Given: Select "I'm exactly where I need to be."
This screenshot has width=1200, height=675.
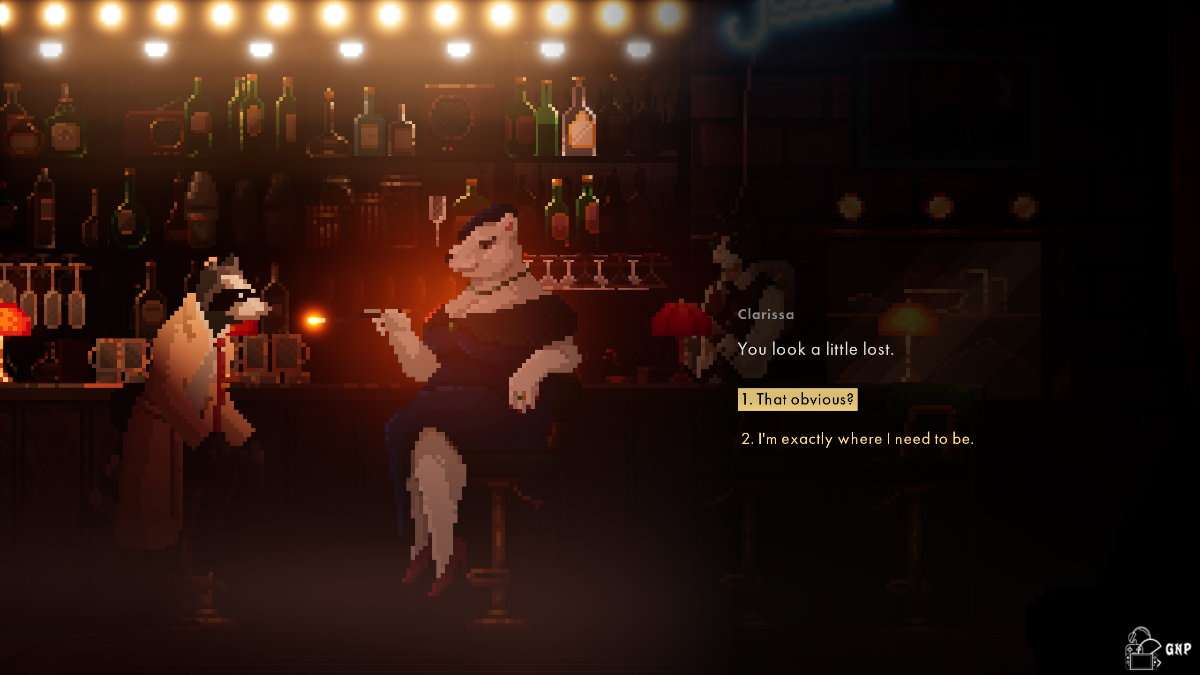Looking at the screenshot, I should [857, 439].
